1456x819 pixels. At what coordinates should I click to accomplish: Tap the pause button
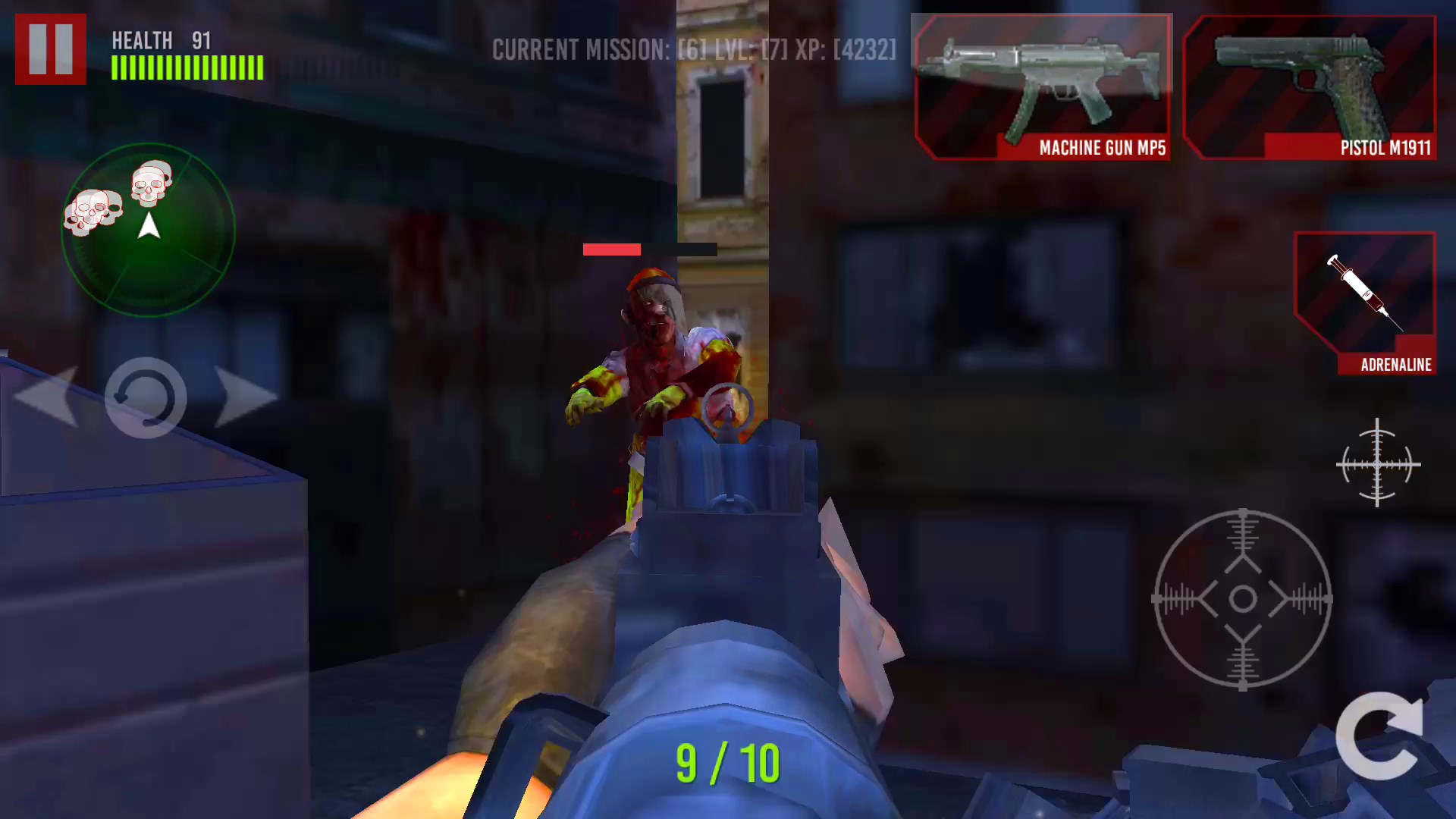point(50,47)
